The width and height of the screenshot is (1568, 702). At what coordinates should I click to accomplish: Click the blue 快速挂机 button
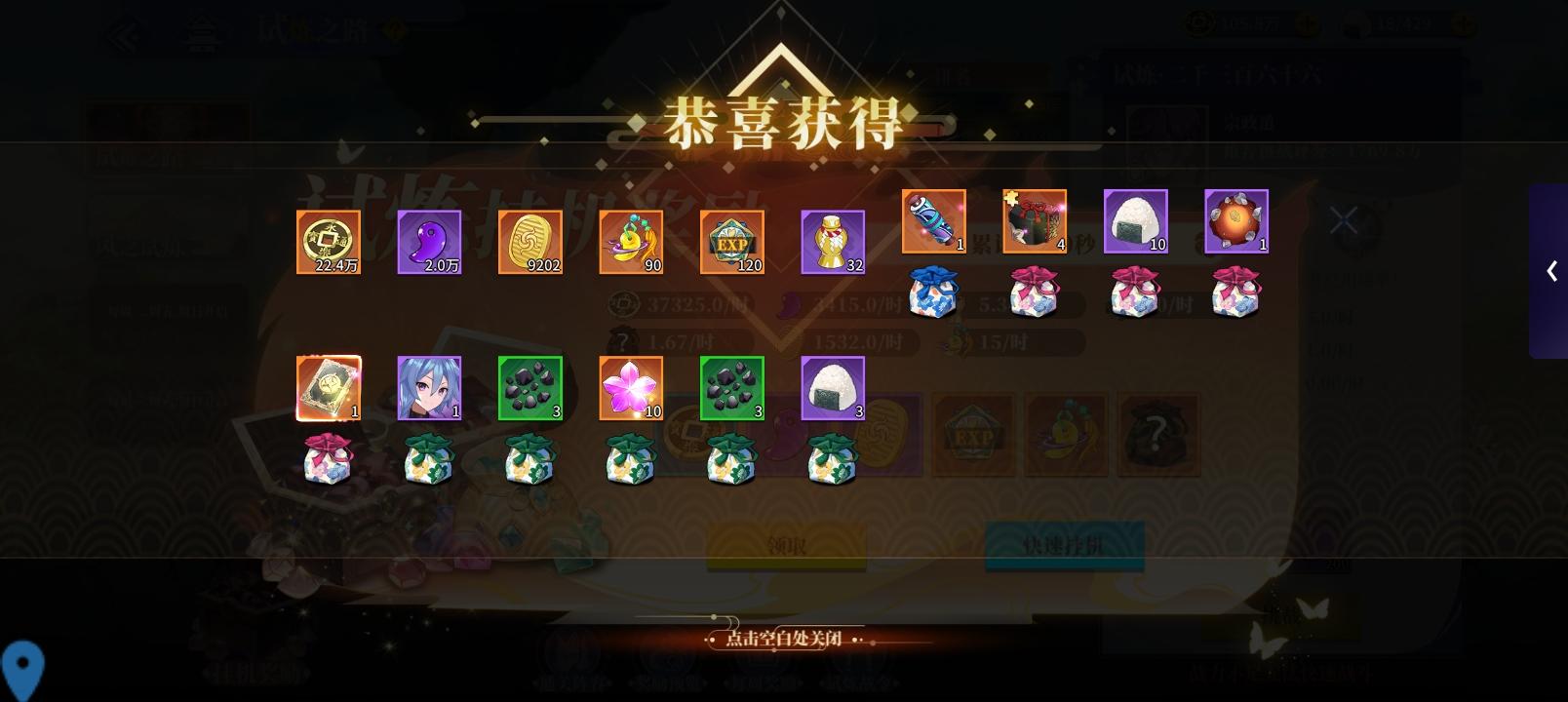pos(1065,543)
